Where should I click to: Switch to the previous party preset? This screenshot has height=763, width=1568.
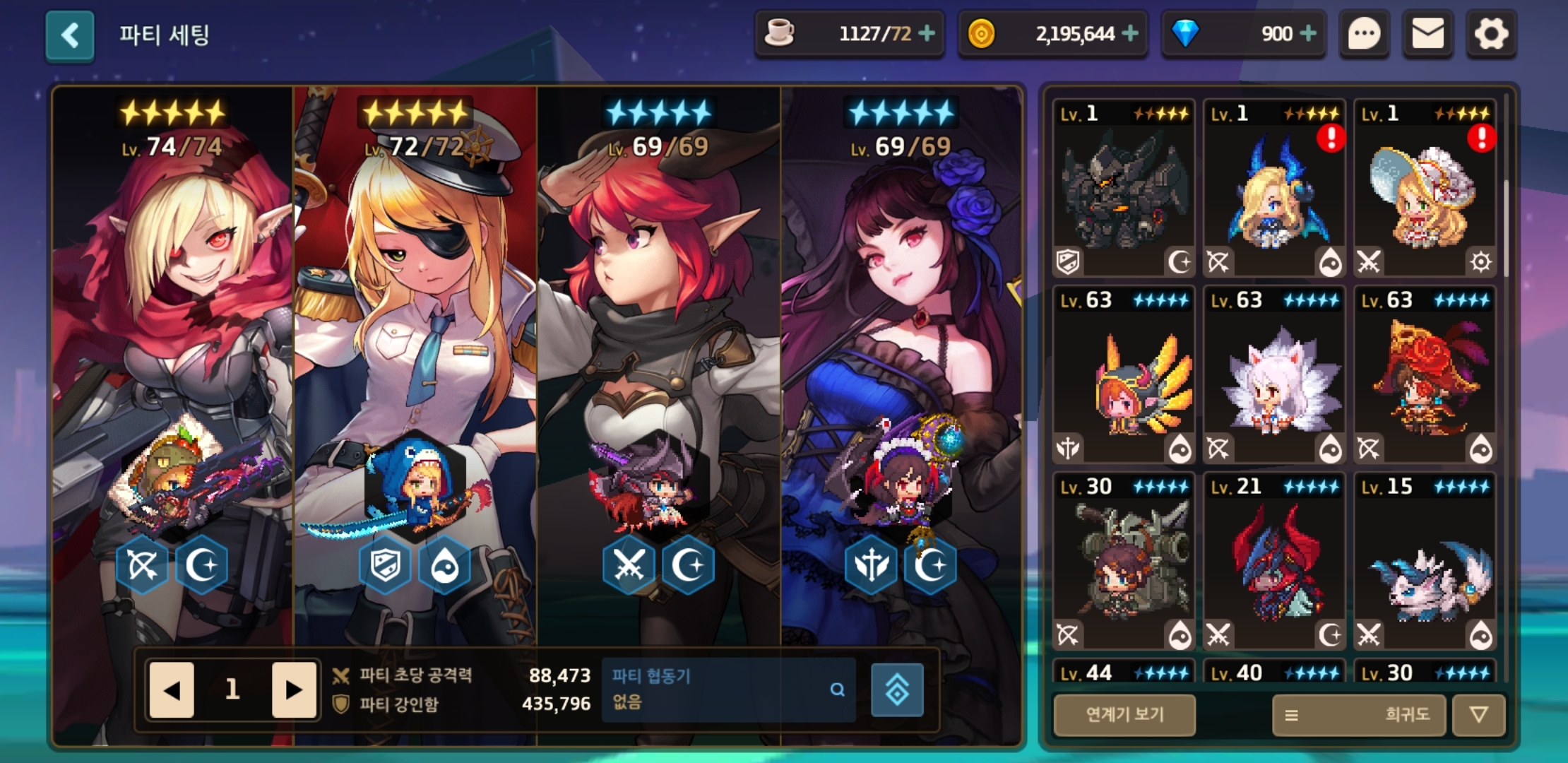click(x=172, y=690)
